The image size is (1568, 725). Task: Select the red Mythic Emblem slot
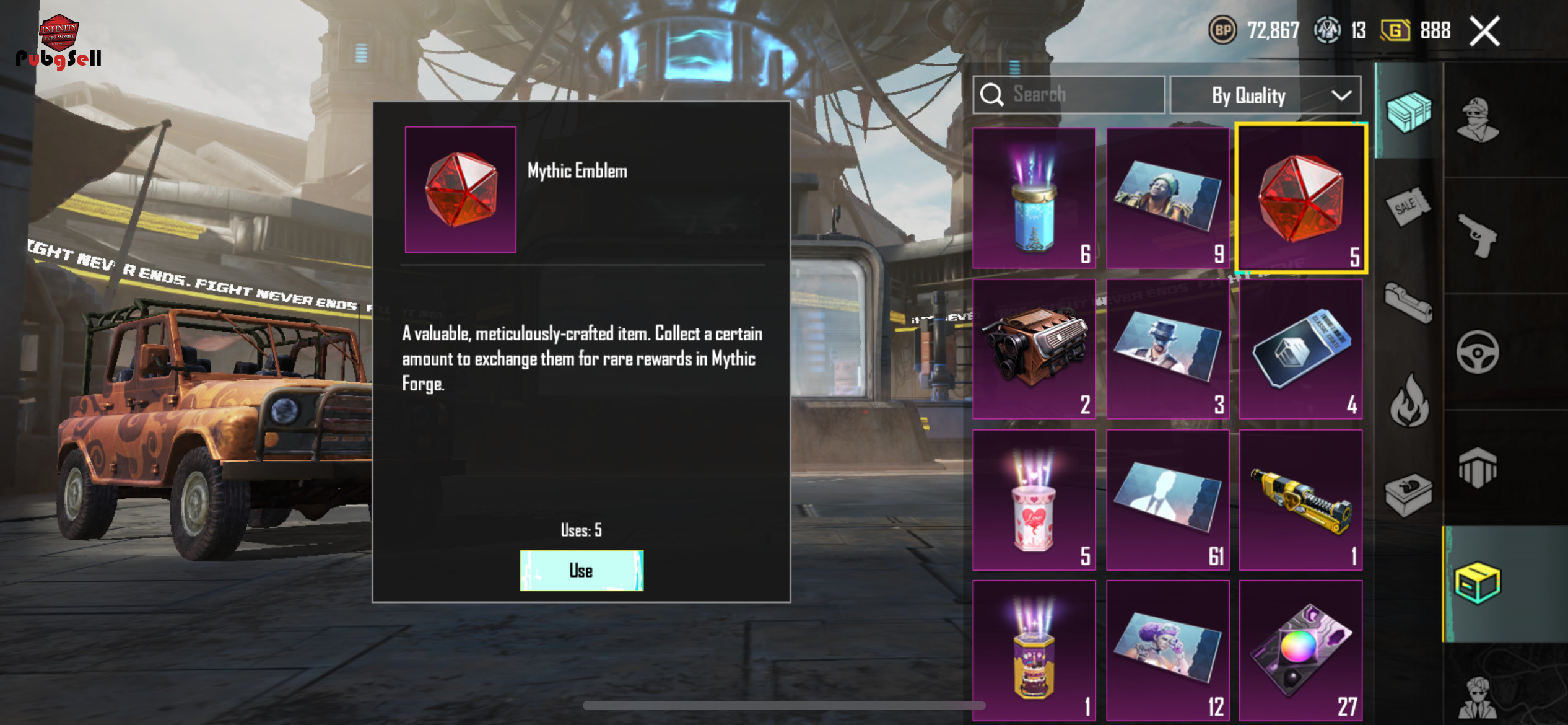click(x=1300, y=198)
